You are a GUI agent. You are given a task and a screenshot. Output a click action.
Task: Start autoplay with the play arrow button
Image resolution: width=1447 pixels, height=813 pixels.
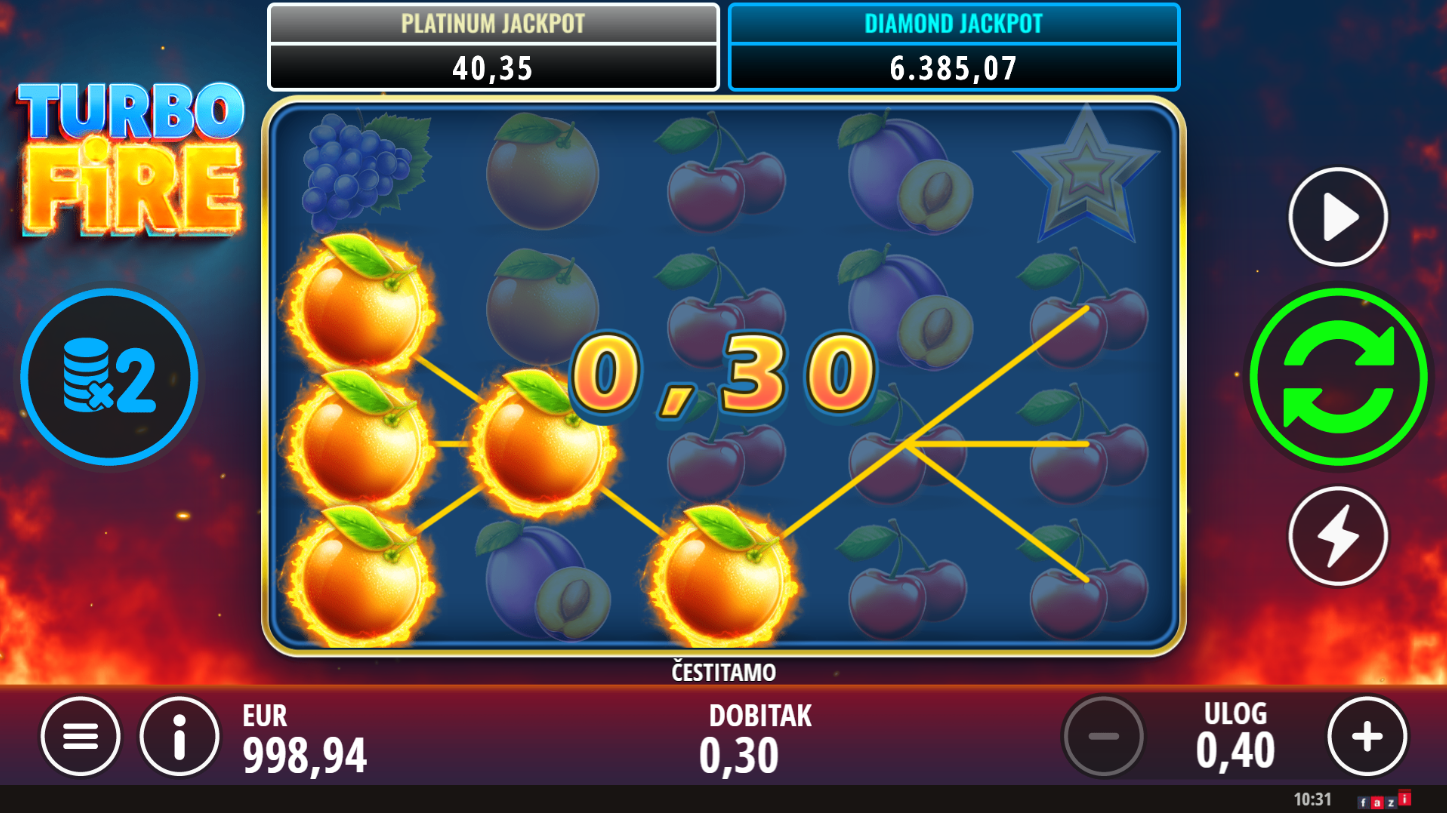[x=1338, y=217]
